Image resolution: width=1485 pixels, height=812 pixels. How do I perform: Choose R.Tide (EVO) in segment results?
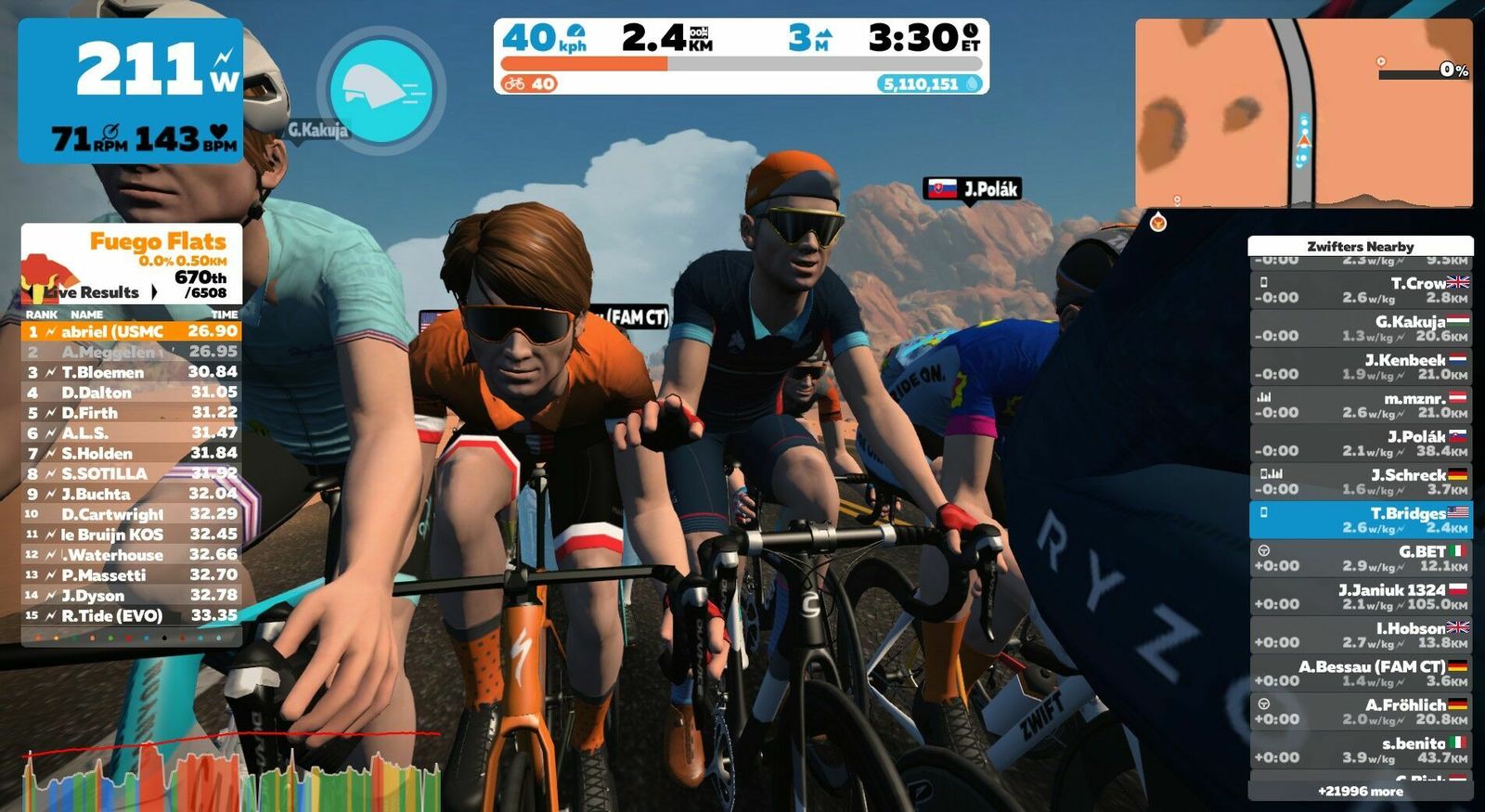[x=131, y=615]
